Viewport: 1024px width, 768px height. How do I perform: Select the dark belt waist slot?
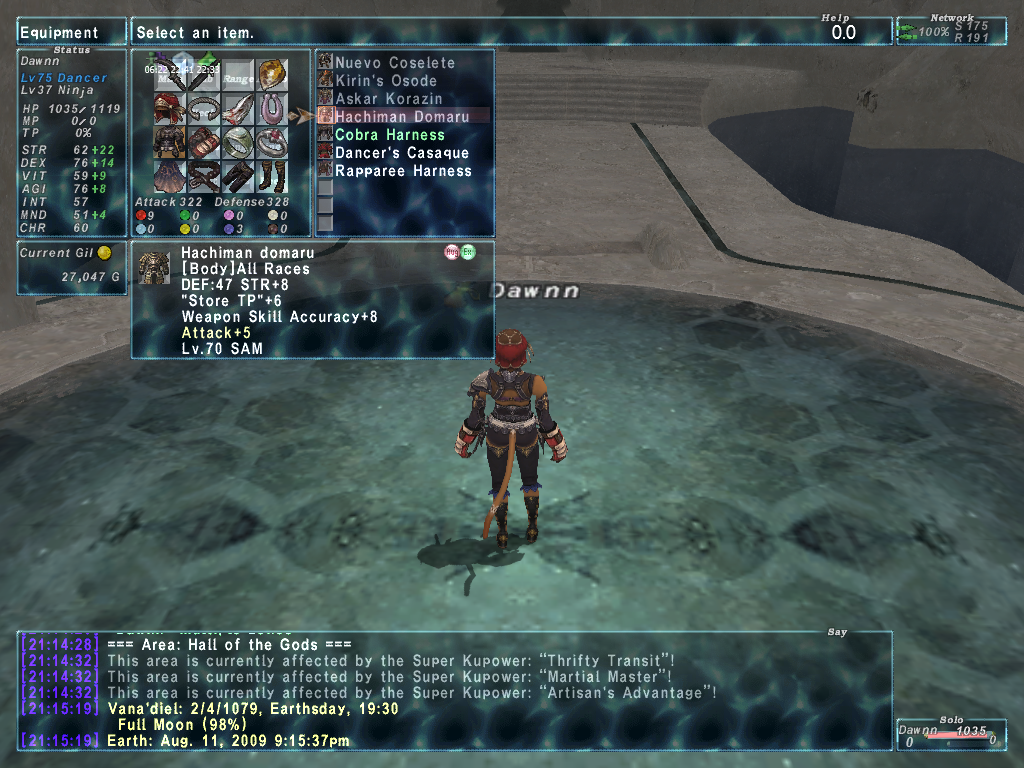click(x=204, y=176)
